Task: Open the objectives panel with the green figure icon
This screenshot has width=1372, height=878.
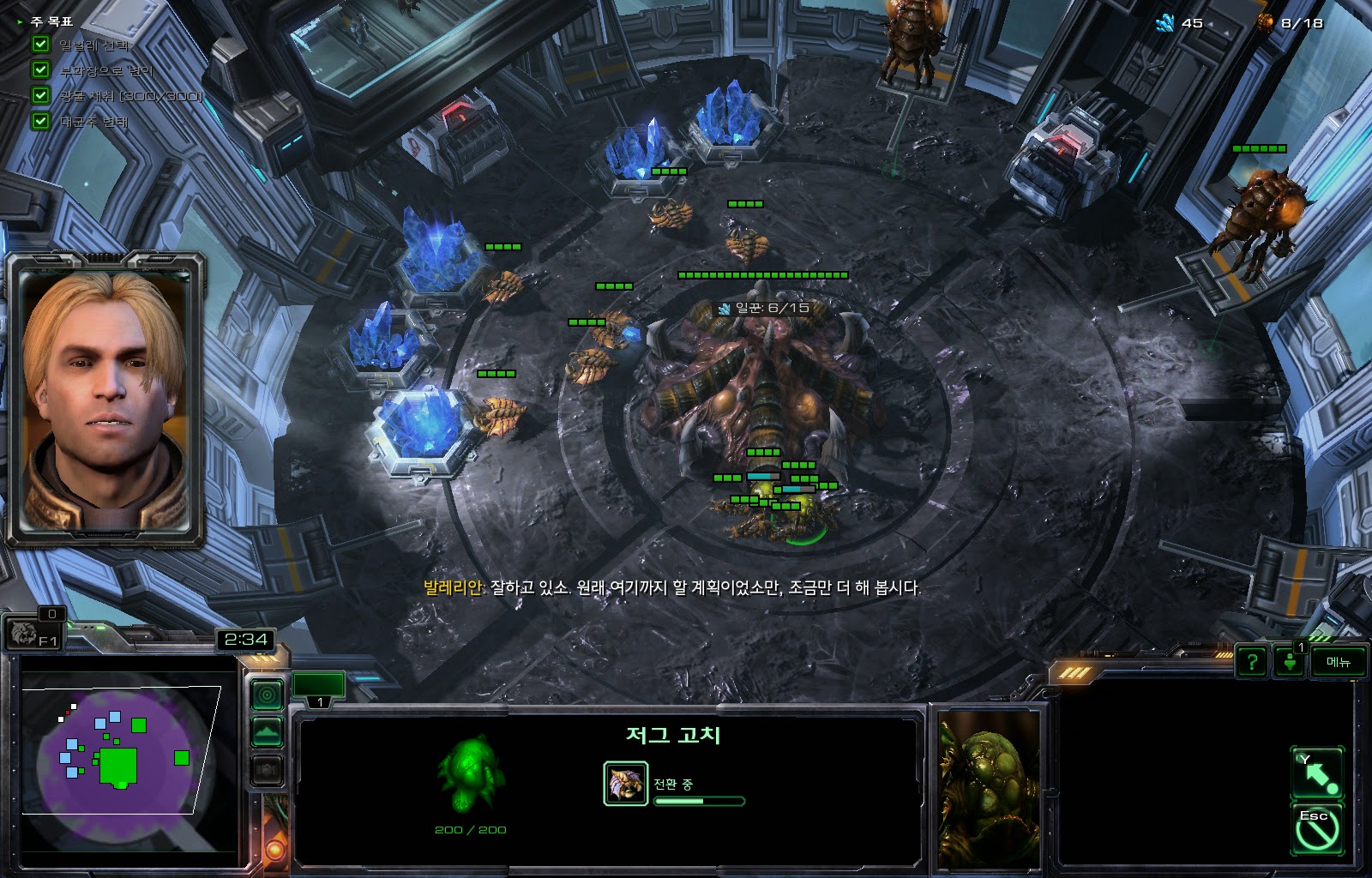Action: [x=1290, y=662]
